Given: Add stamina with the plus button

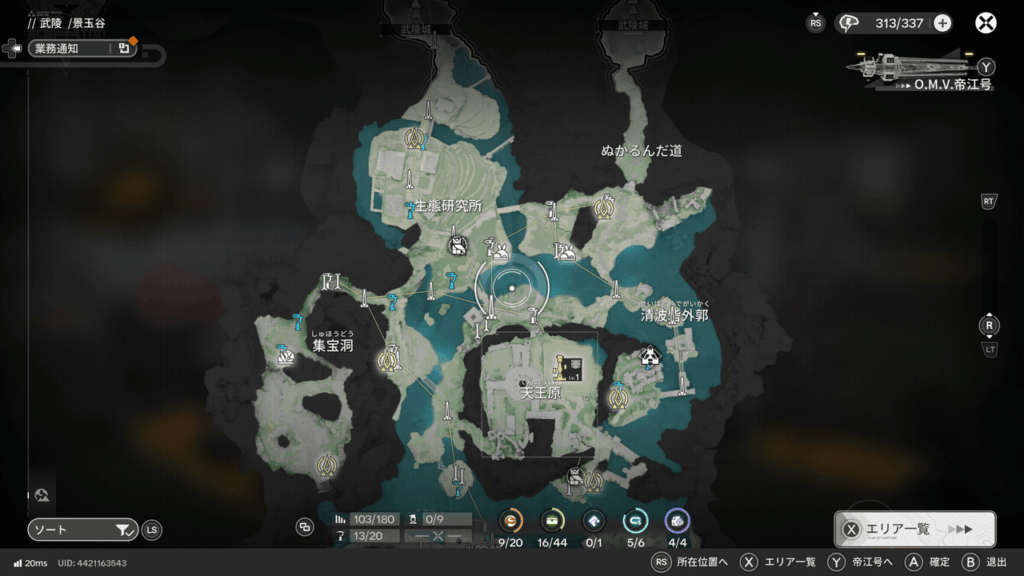Looking at the screenshot, I should [x=942, y=23].
